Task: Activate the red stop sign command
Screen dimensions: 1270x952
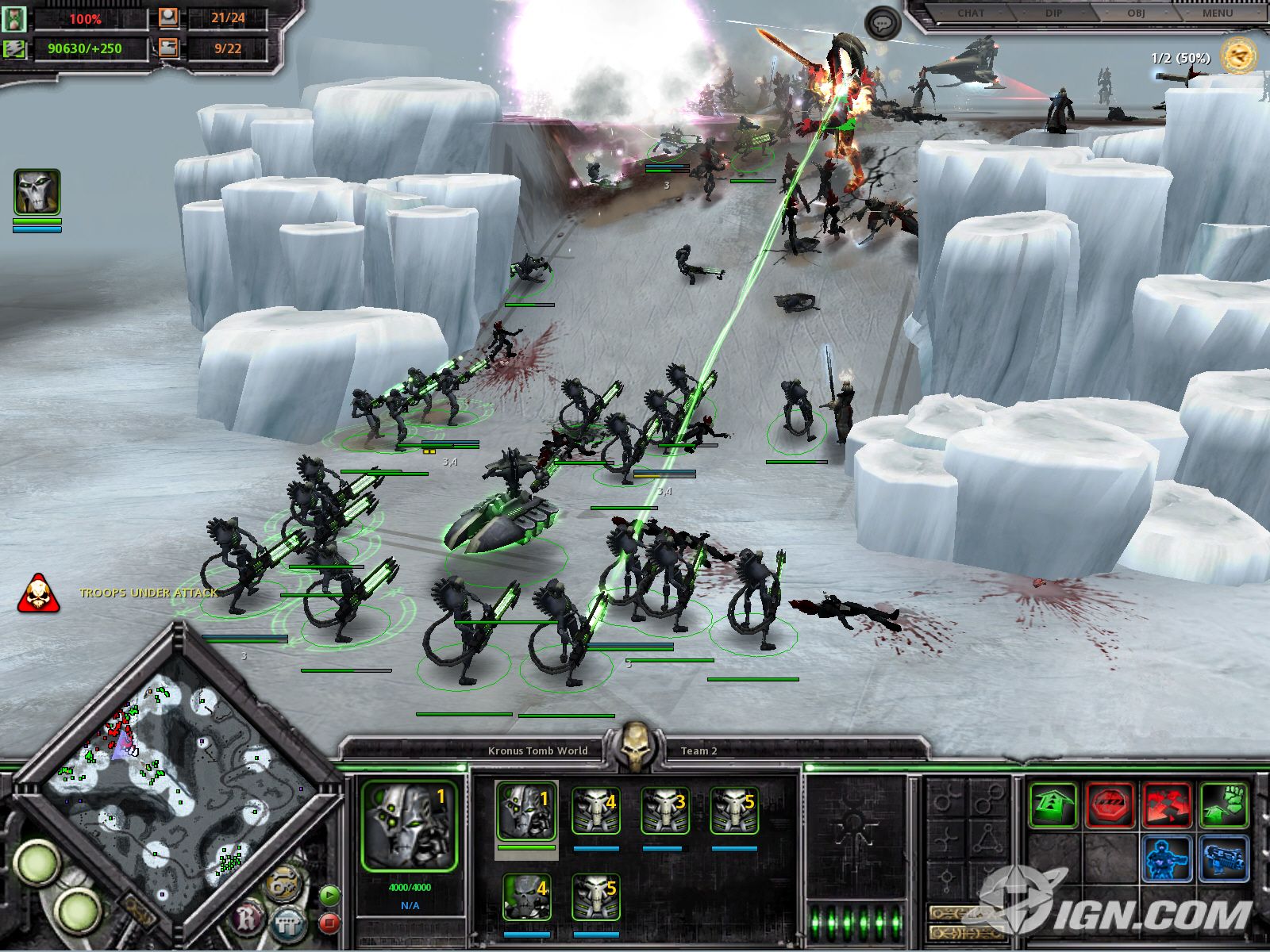Action: (1110, 805)
